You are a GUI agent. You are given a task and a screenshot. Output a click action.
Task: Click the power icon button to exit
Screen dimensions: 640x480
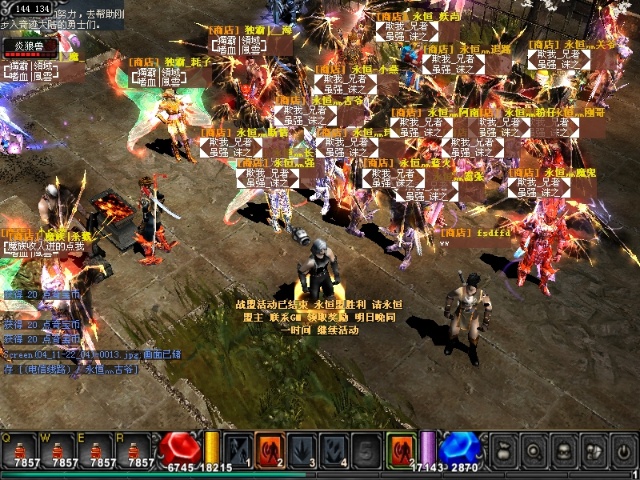pos(623,450)
